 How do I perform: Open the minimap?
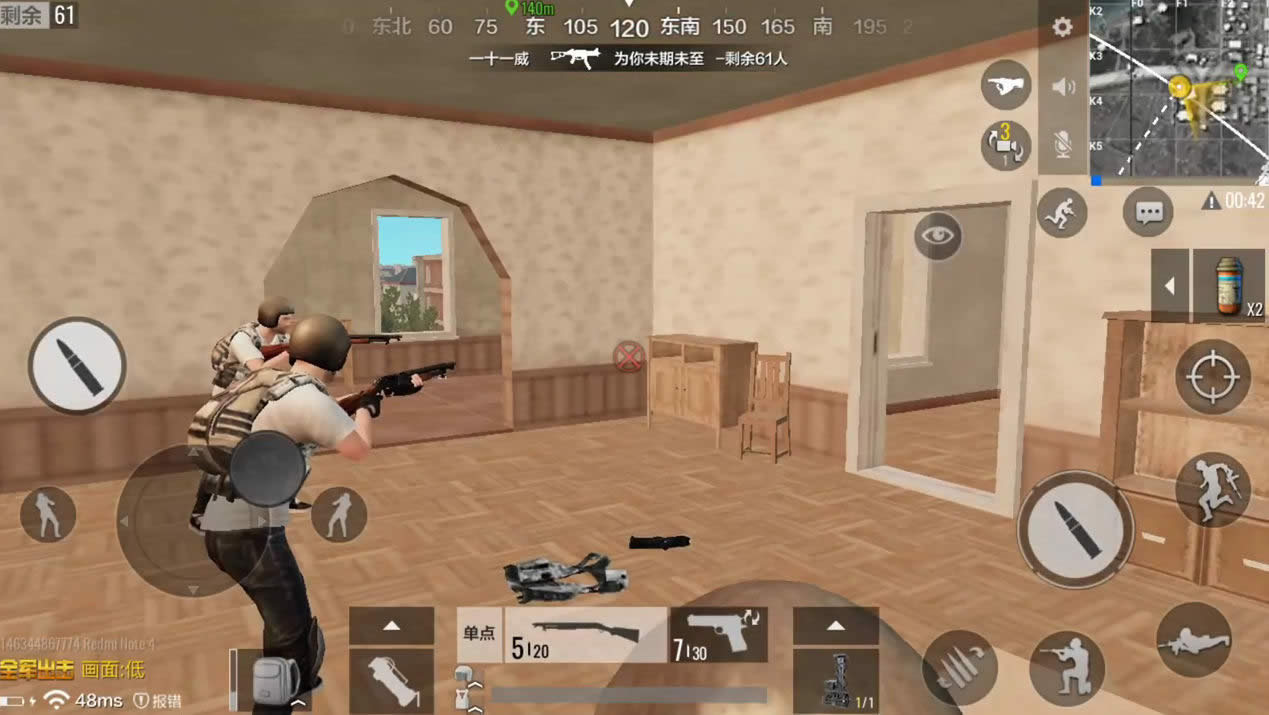click(1177, 90)
